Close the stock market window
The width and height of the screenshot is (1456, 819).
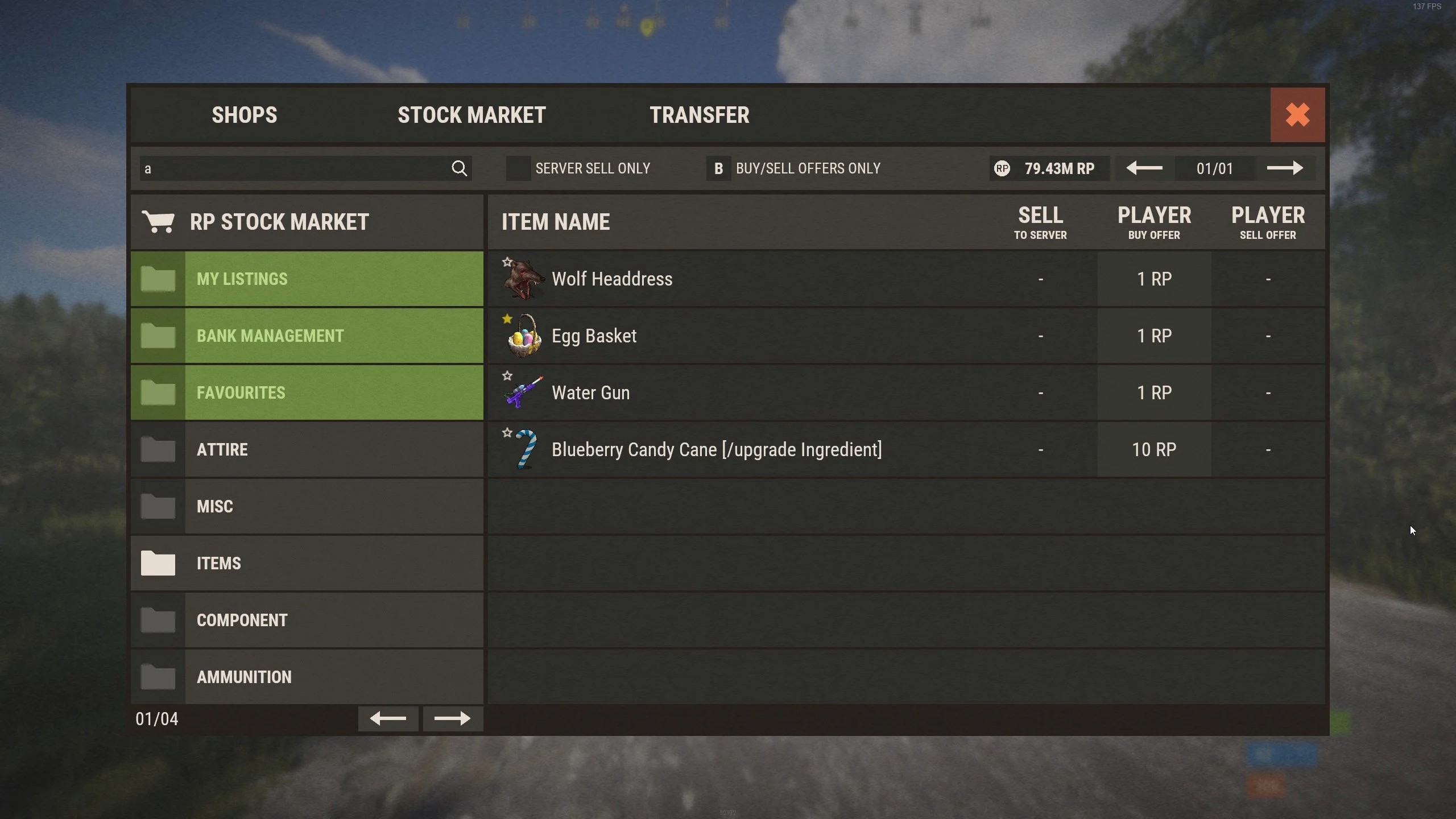(1297, 115)
